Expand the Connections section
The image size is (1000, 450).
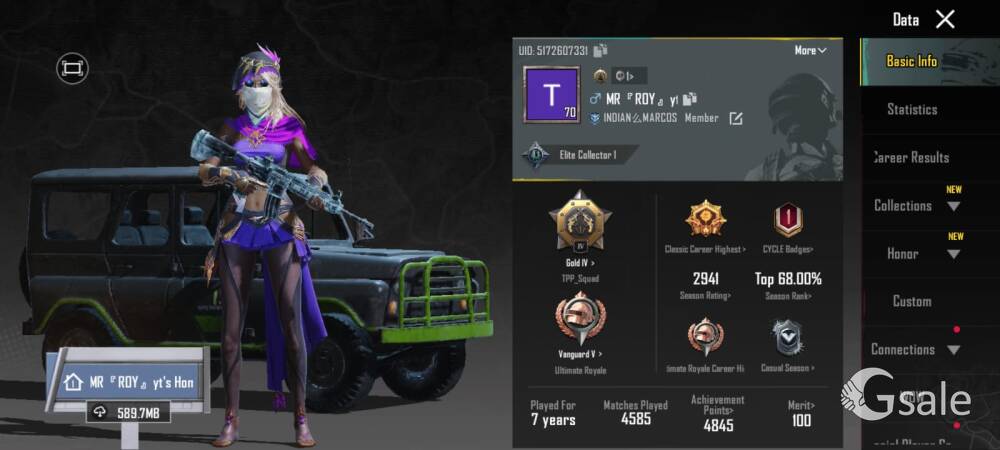[x=915, y=349]
